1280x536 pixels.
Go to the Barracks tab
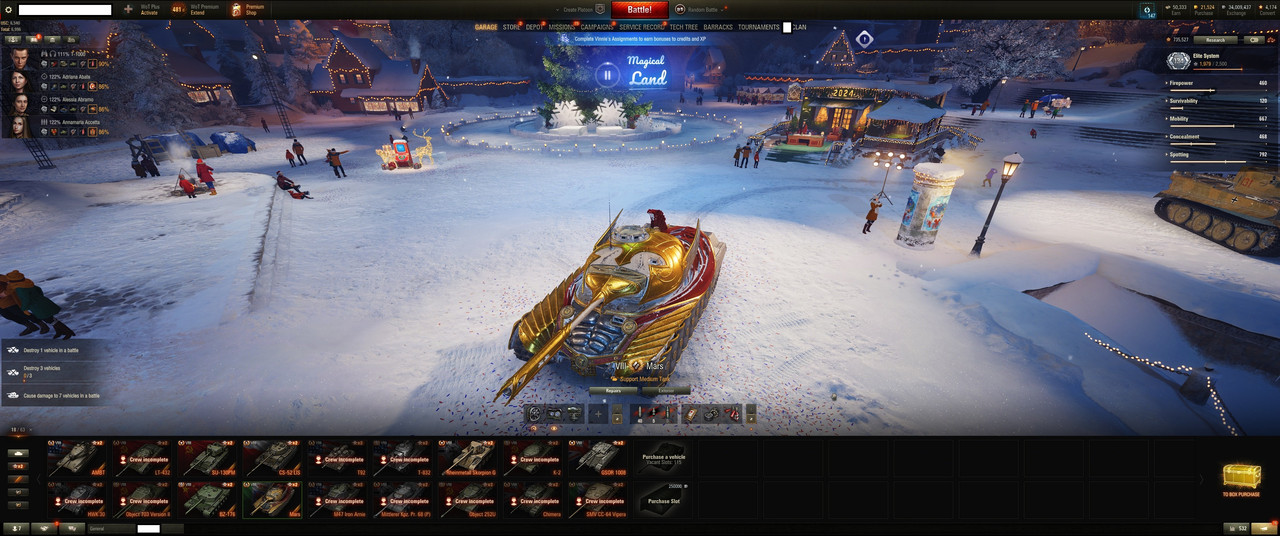718,27
